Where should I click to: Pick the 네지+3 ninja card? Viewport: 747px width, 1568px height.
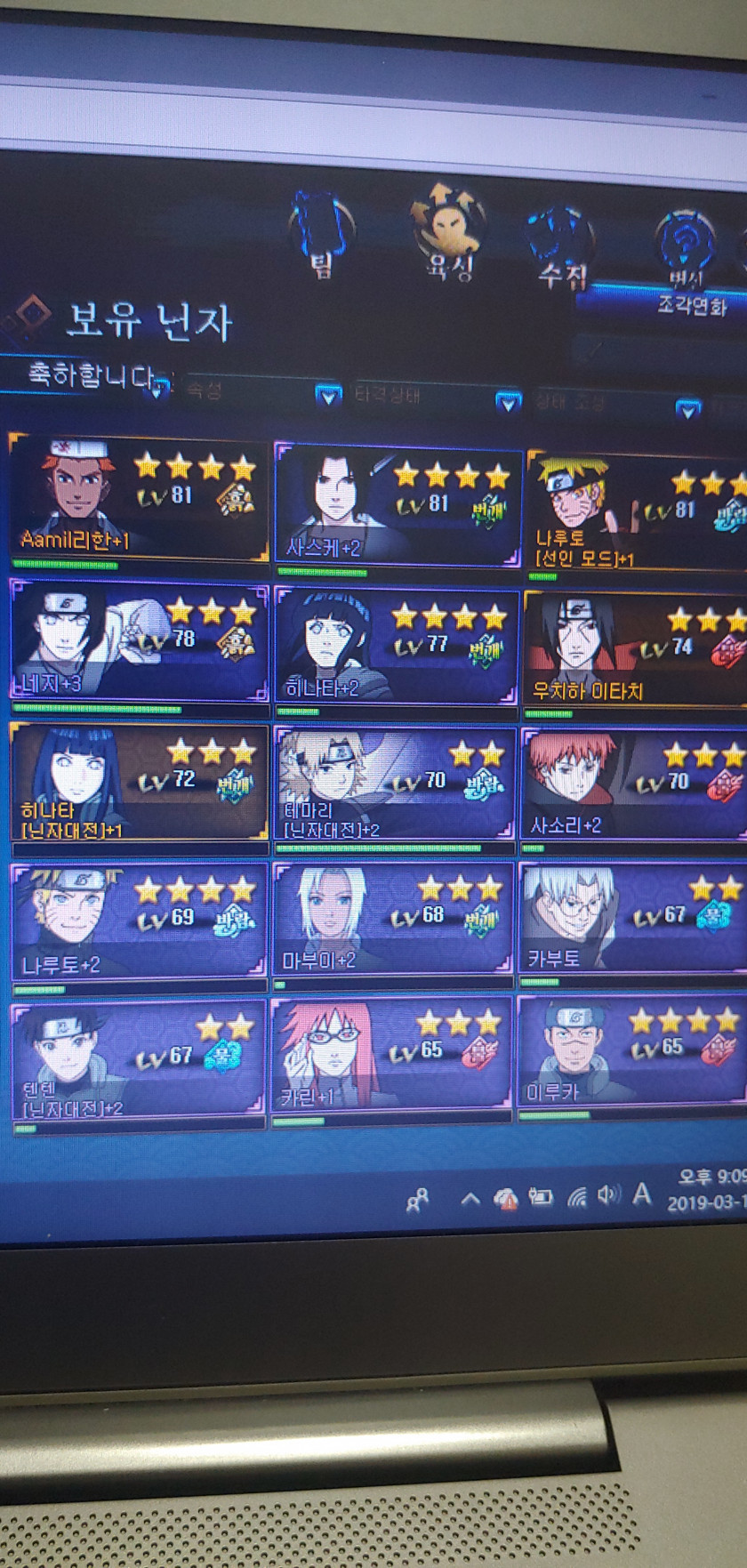coord(139,642)
